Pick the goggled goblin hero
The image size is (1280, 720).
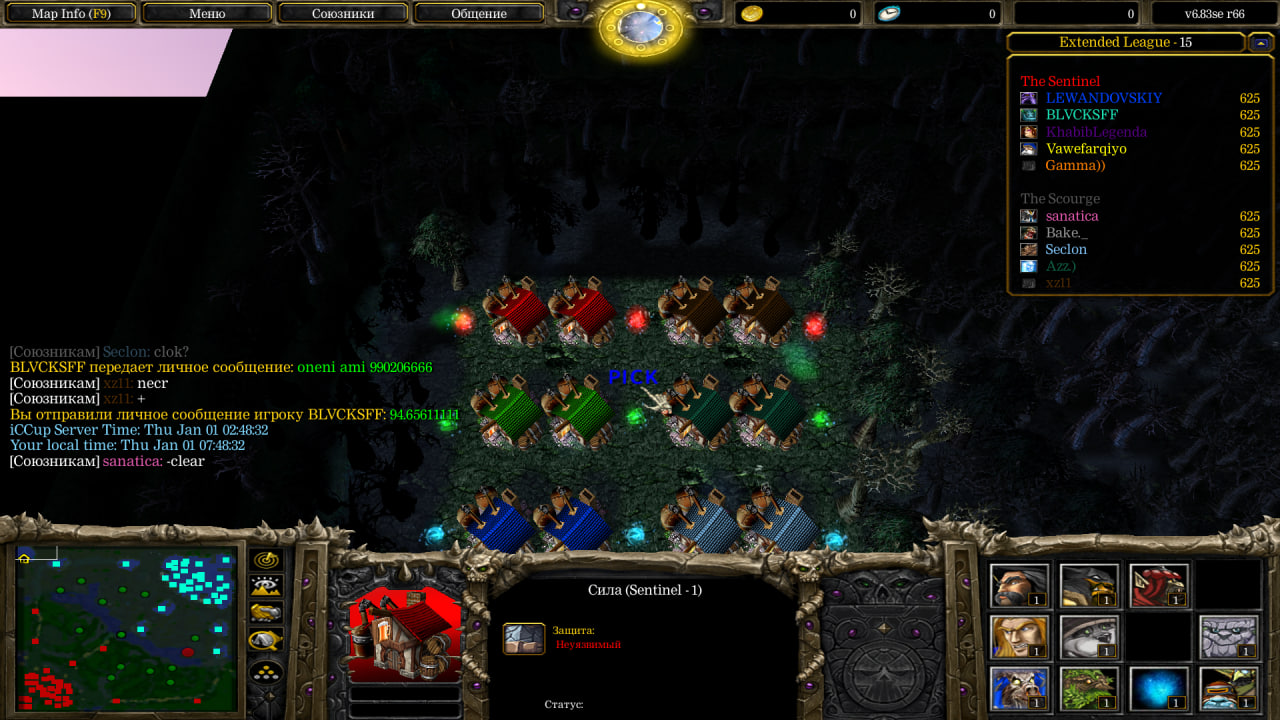1229,688
